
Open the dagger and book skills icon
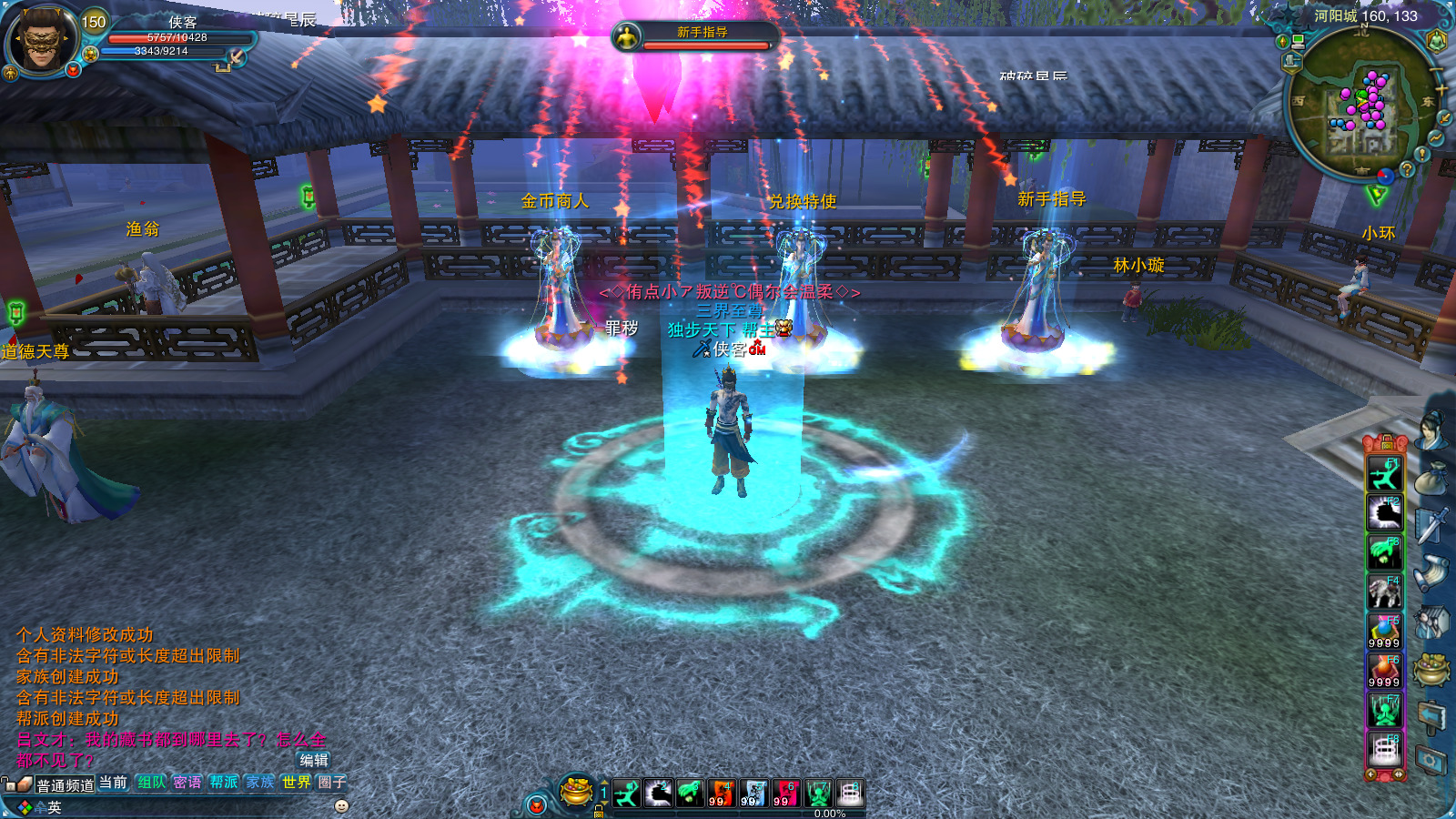click(x=1431, y=525)
